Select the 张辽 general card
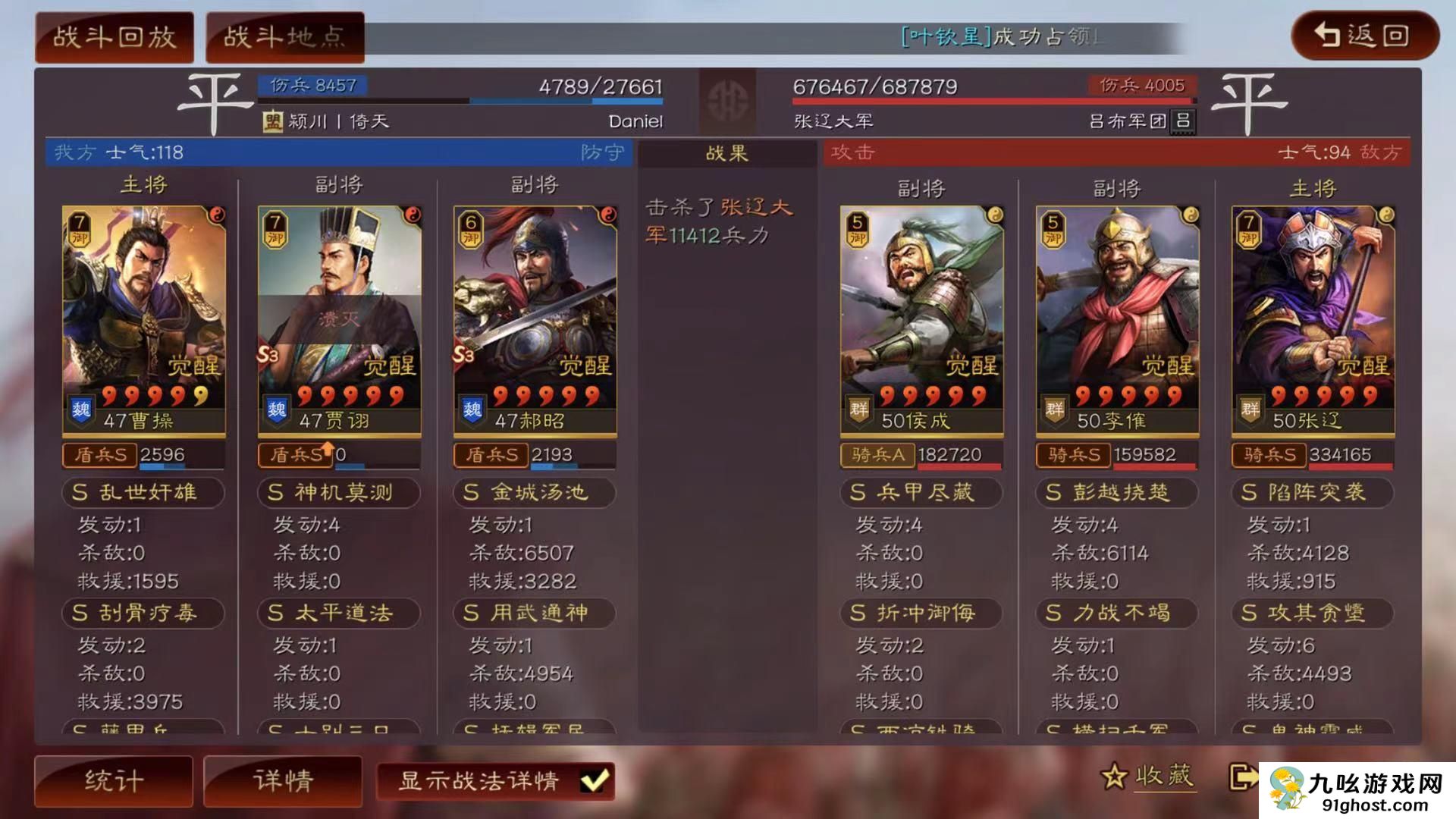This screenshot has height=819, width=1456. [1313, 320]
